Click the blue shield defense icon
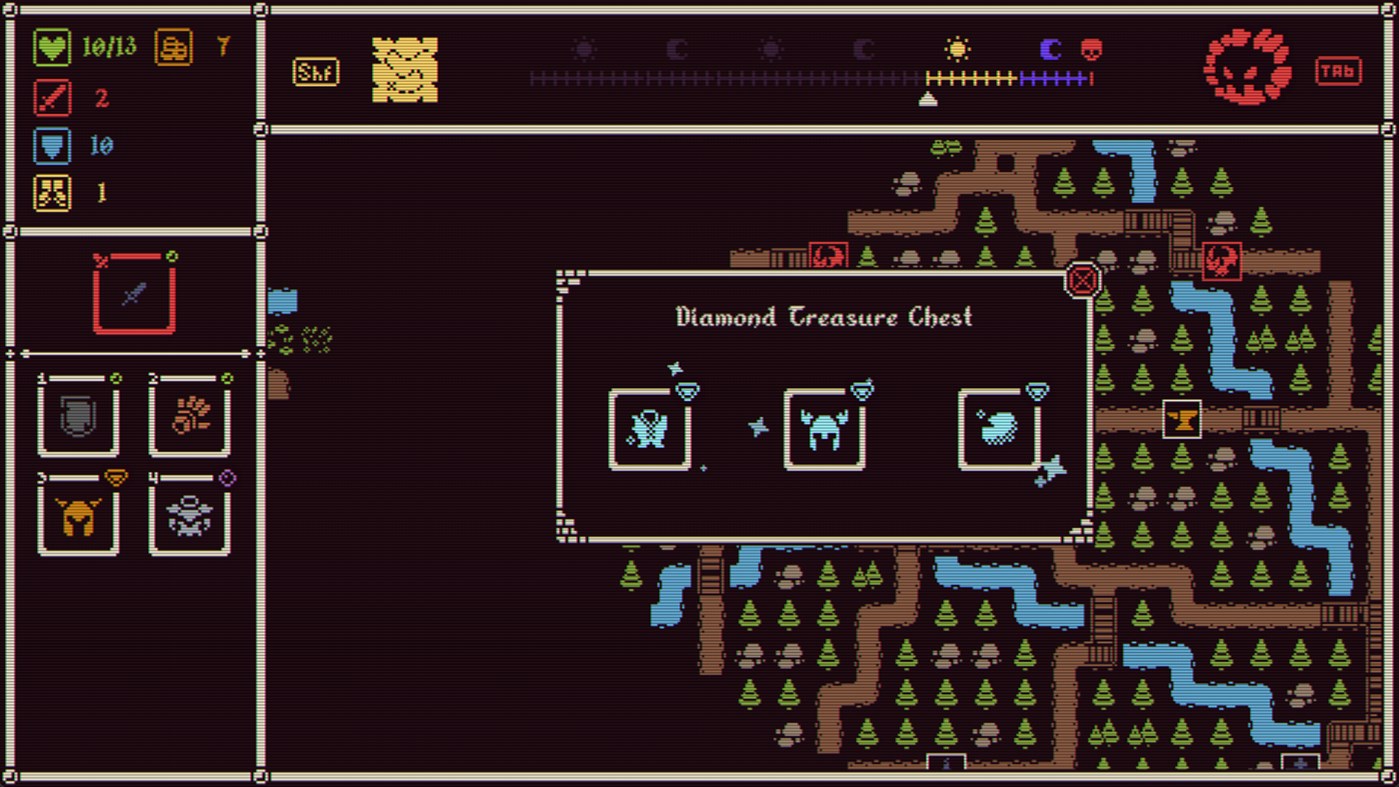This screenshot has height=787, width=1399. [x=50, y=146]
